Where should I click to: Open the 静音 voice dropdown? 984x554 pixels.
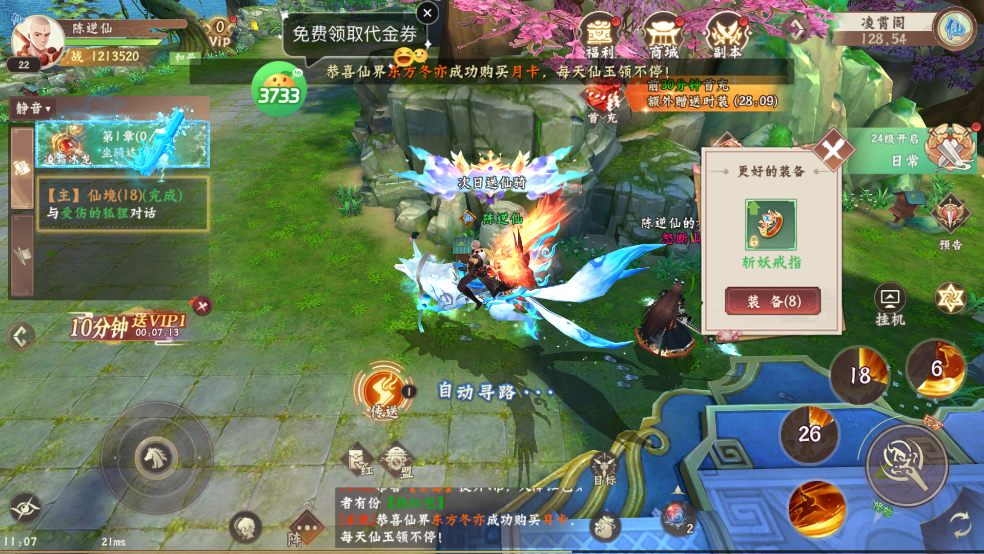[x=33, y=108]
